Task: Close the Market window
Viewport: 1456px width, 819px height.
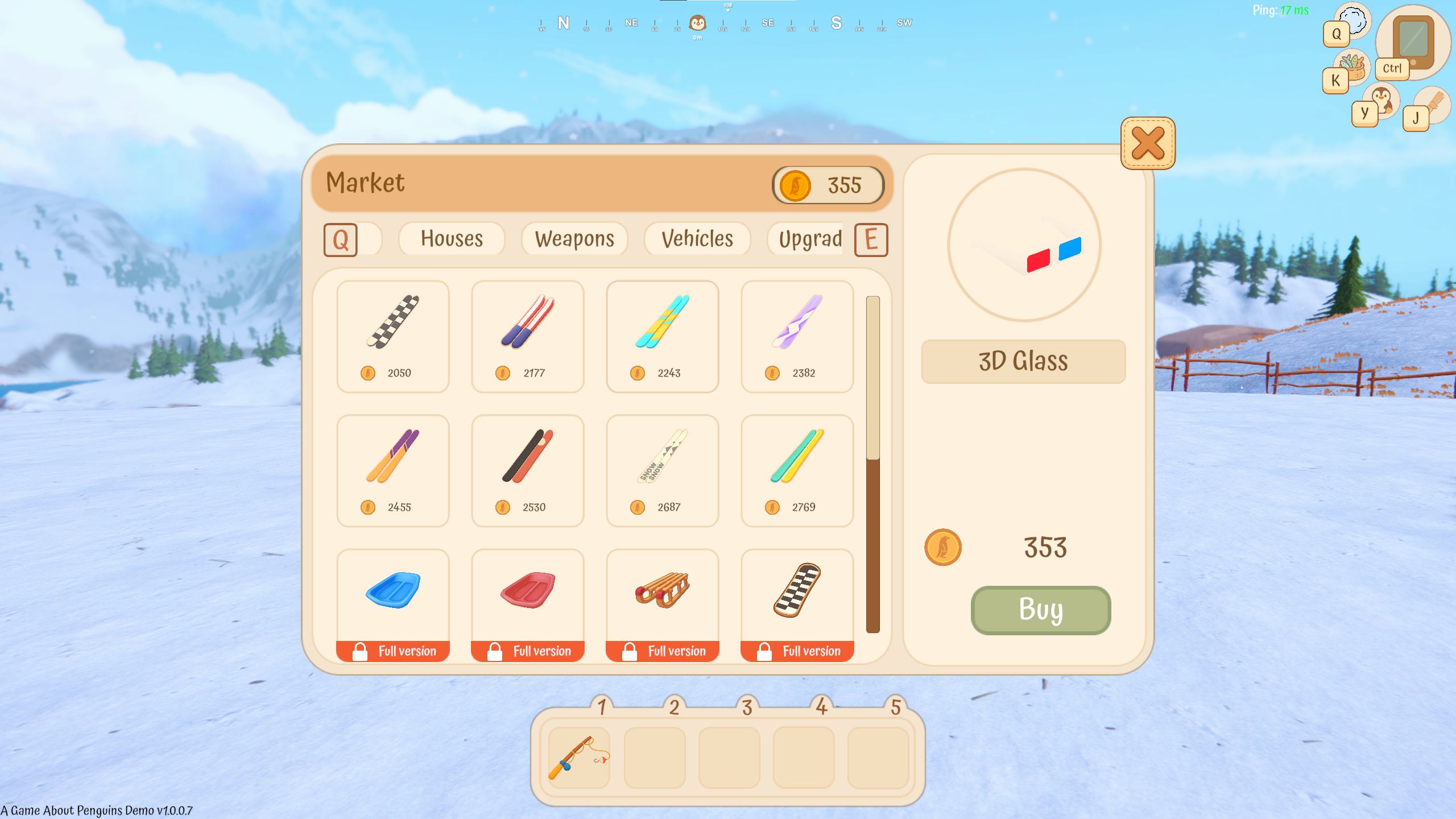Action: tap(1147, 143)
